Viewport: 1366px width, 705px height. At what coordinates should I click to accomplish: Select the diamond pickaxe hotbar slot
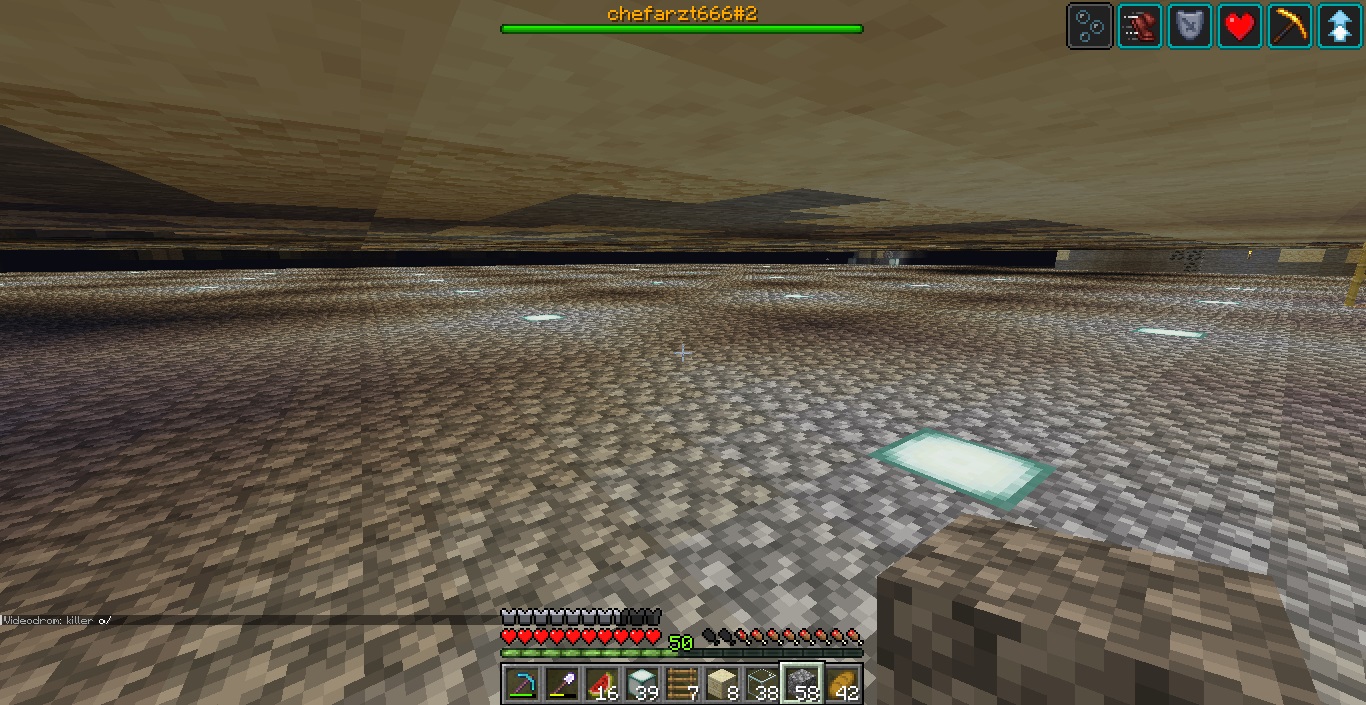[x=521, y=684]
